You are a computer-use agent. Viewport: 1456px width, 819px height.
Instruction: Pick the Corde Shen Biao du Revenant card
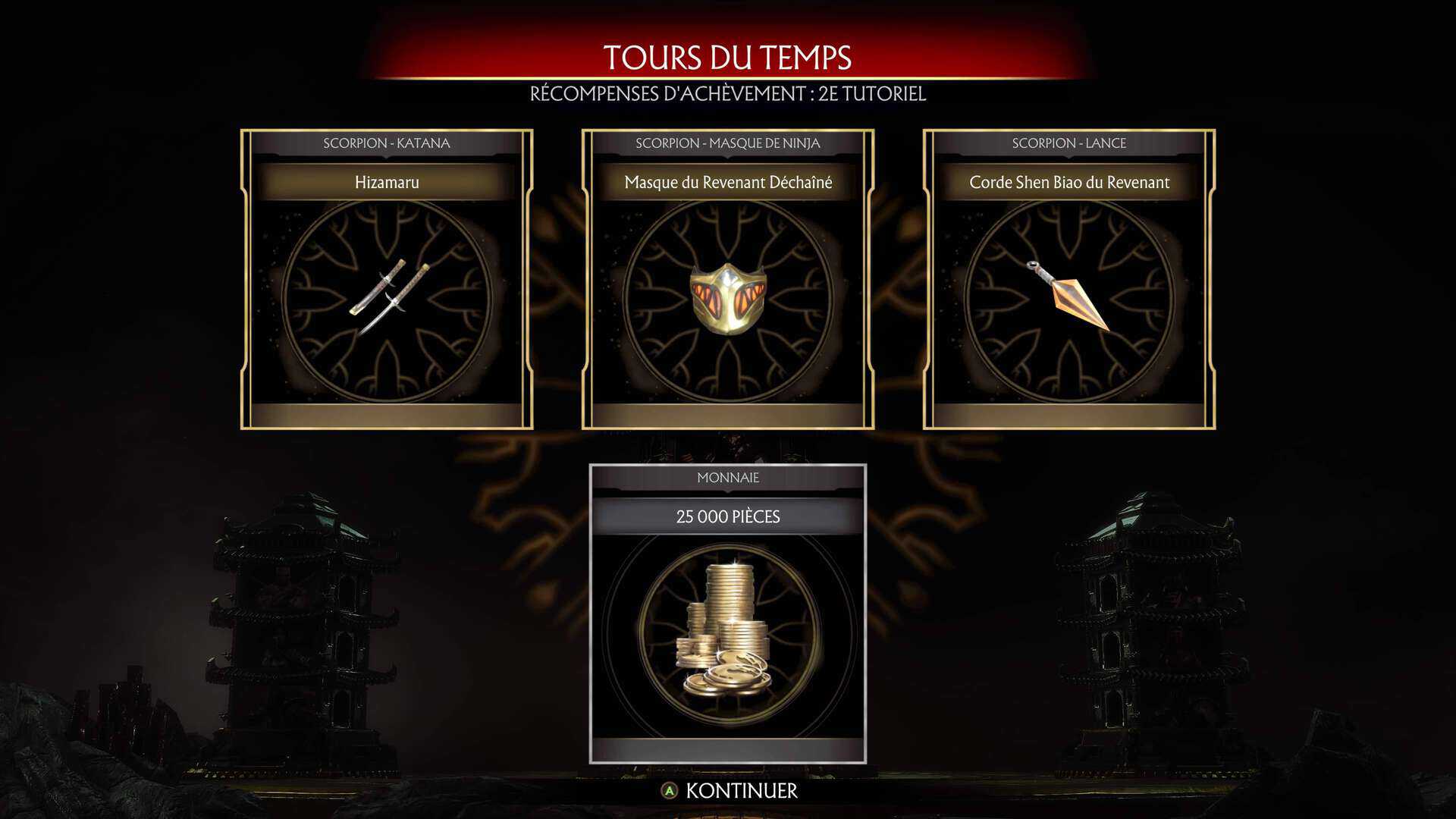point(1069,279)
